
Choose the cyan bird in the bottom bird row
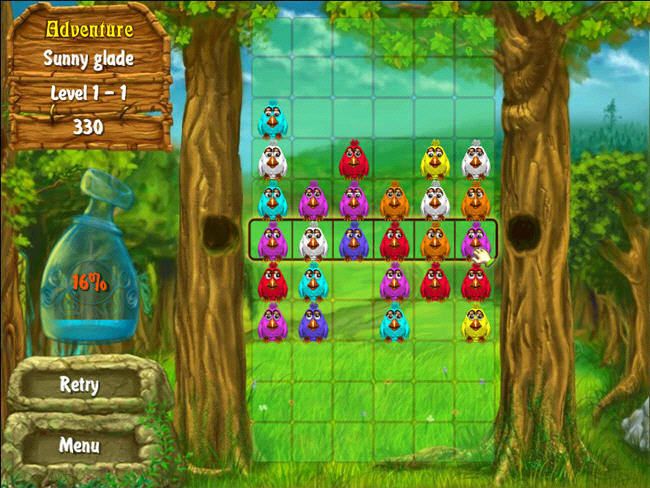[394, 322]
